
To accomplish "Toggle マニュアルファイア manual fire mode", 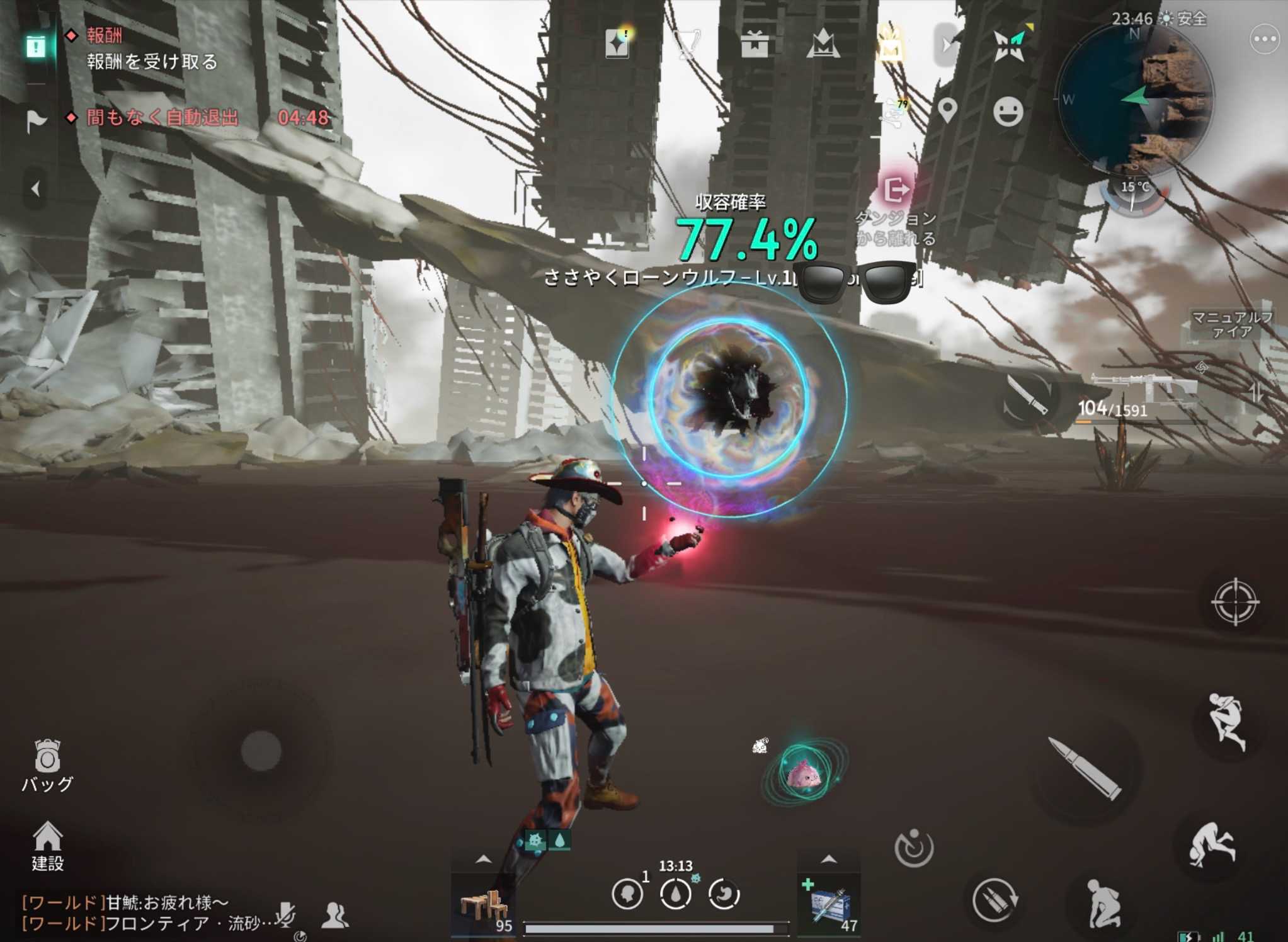I will pos(1231,324).
